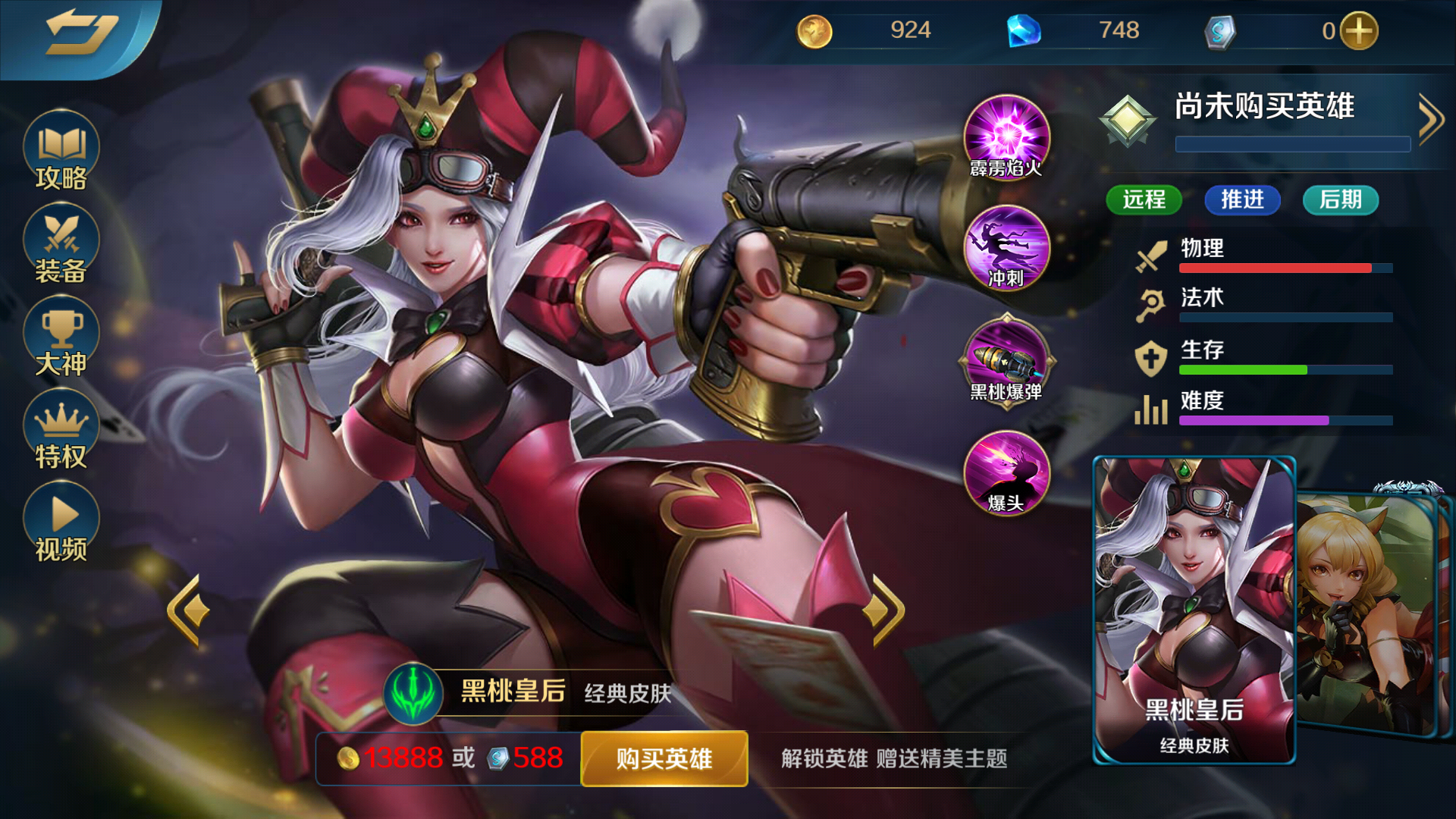Viewport: 1456px width, 819px height.
Task: Toggle the 推进 pusher tag
Action: [1241, 200]
